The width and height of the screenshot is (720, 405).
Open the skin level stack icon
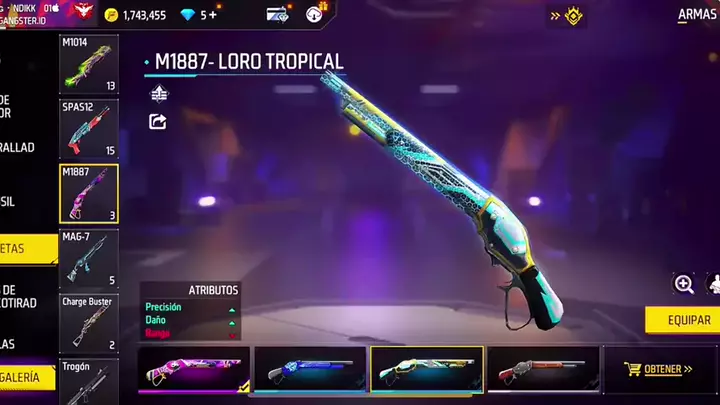click(x=158, y=93)
